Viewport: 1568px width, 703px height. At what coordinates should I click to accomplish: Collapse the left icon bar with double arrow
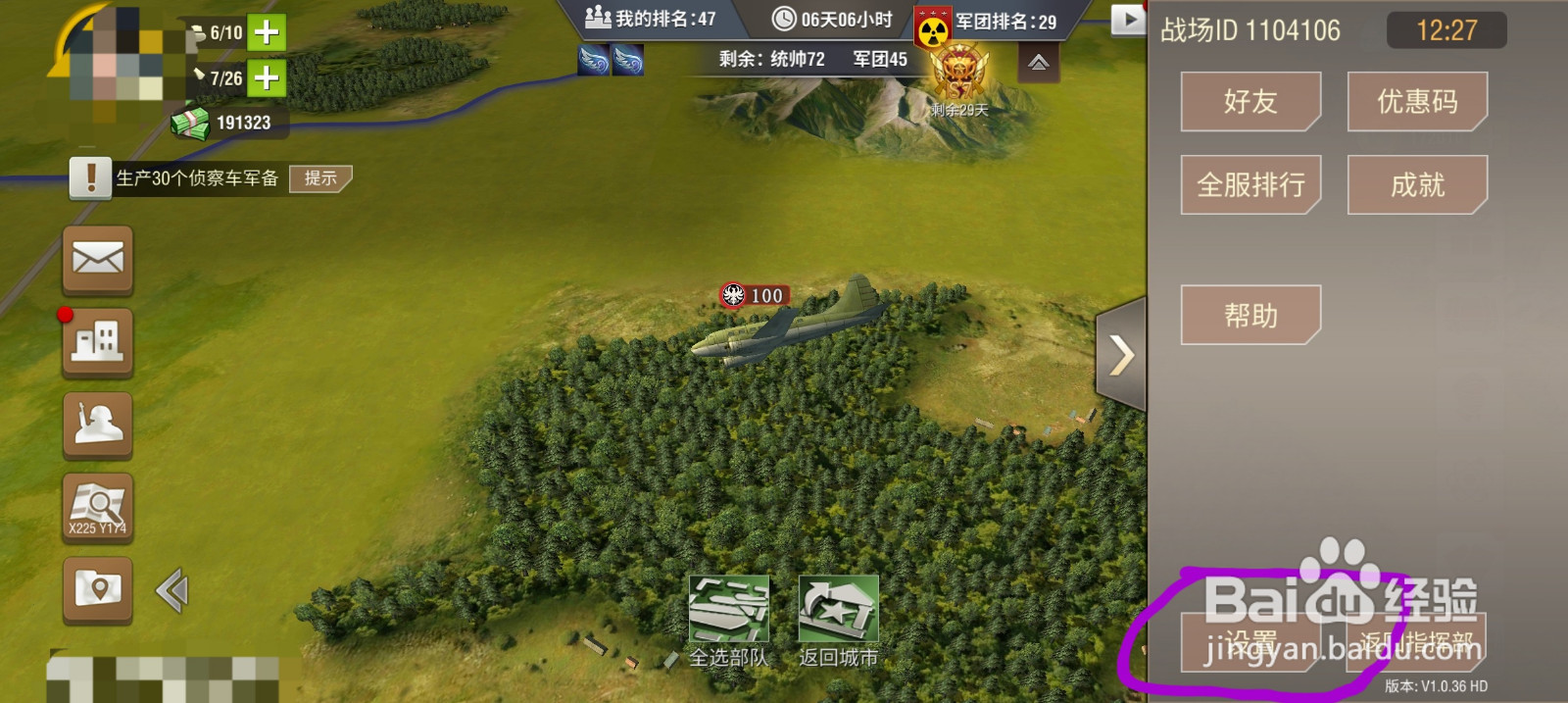[171, 590]
